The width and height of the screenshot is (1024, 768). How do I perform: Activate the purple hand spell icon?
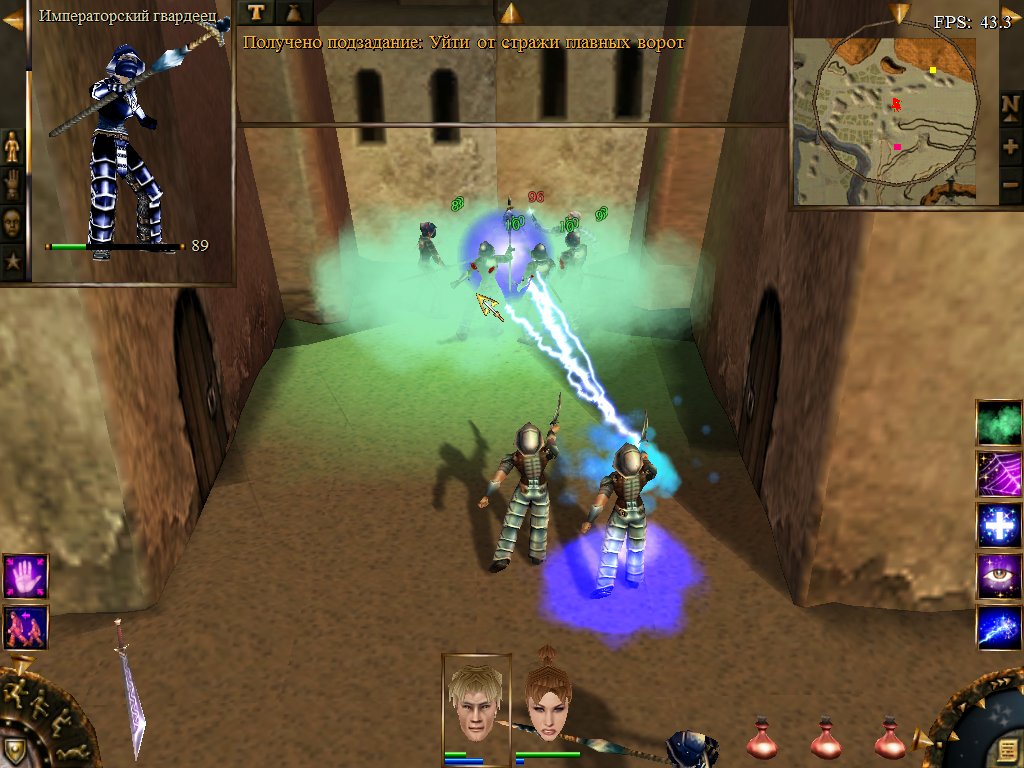pos(25,577)
